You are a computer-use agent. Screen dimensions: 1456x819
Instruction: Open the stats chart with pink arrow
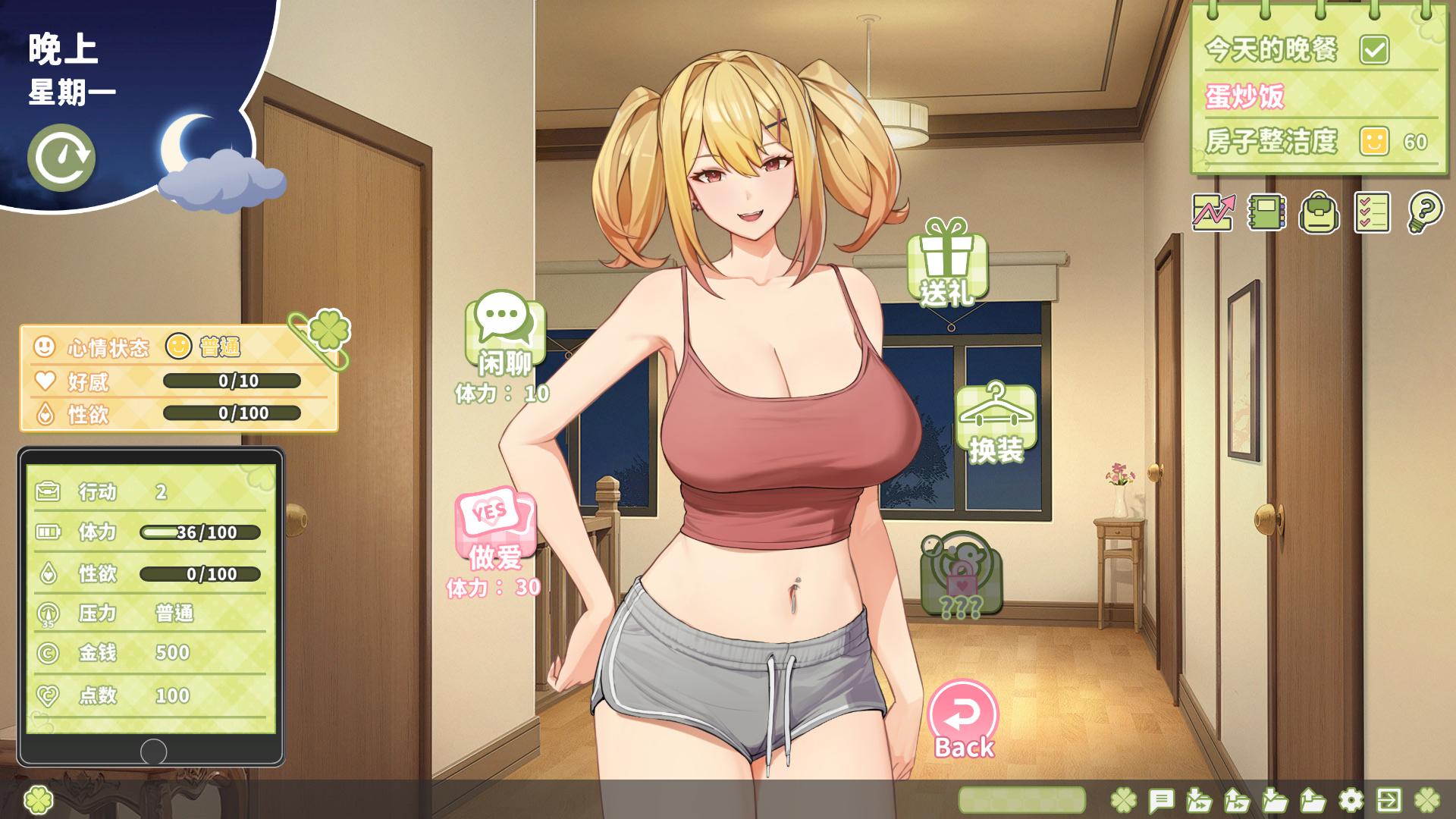(x=1213, y=212)
